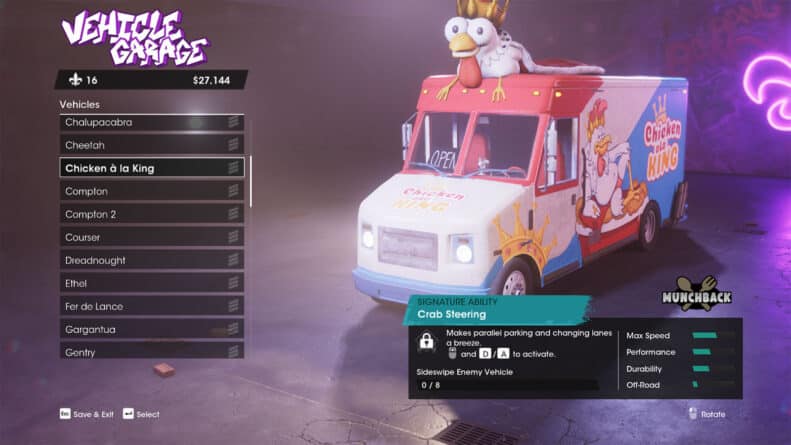
Task: Choose the Gentry vehicle
Action: (x=151, y=351)
